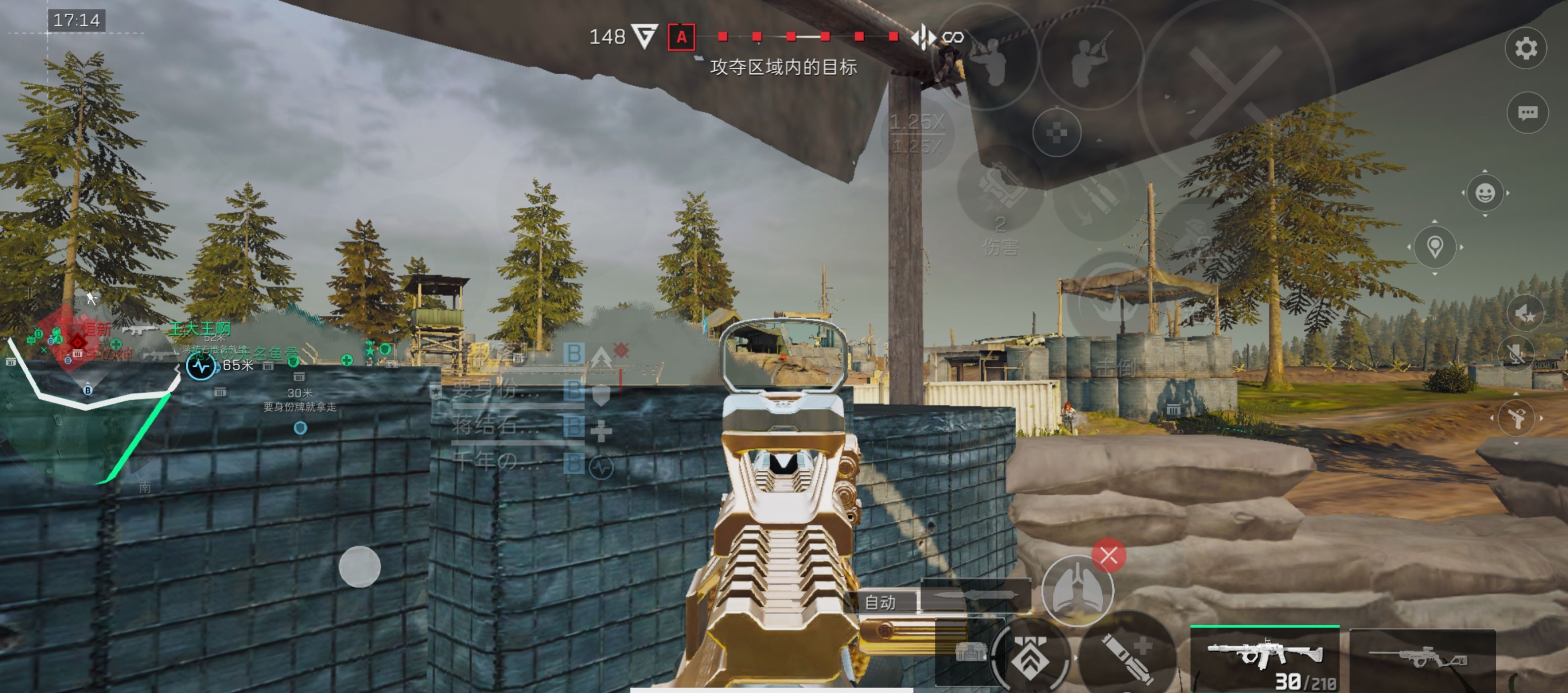Change the 自动 fire mode selector
The image size is (1568, 693).
tap(880, 602)
